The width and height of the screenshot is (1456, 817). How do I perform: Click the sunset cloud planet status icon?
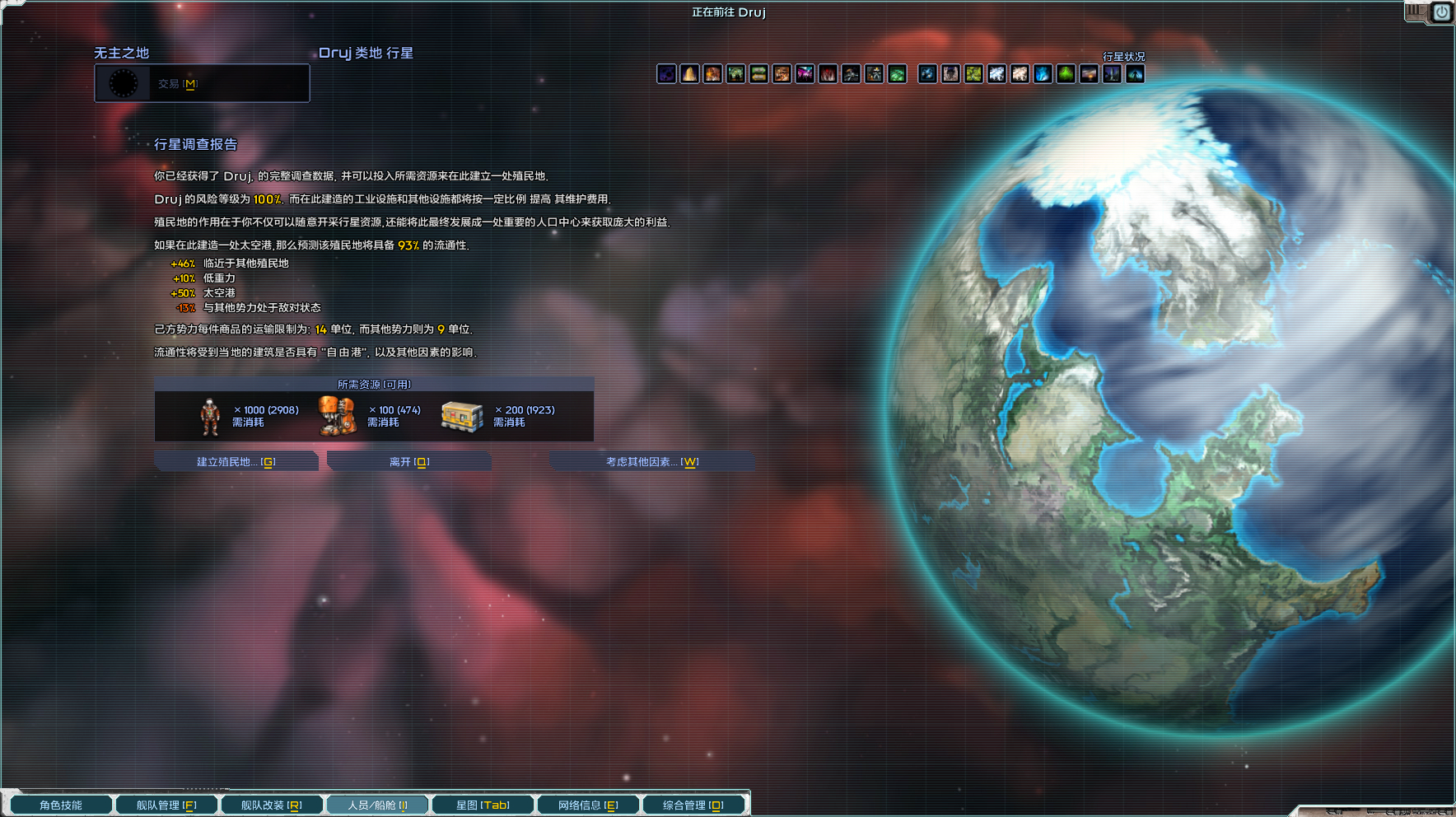tap(1089, 74)
